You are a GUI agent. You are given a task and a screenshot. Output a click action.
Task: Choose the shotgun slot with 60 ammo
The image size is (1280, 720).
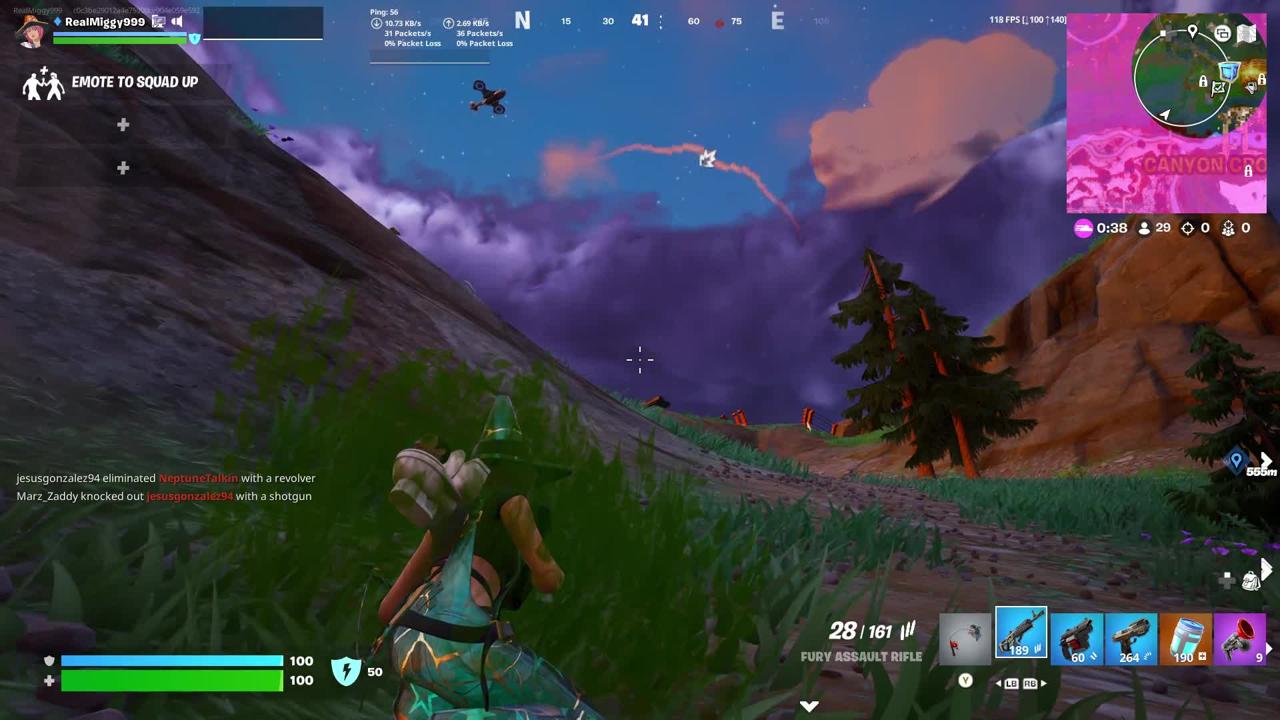click(x=1076, y=638)
